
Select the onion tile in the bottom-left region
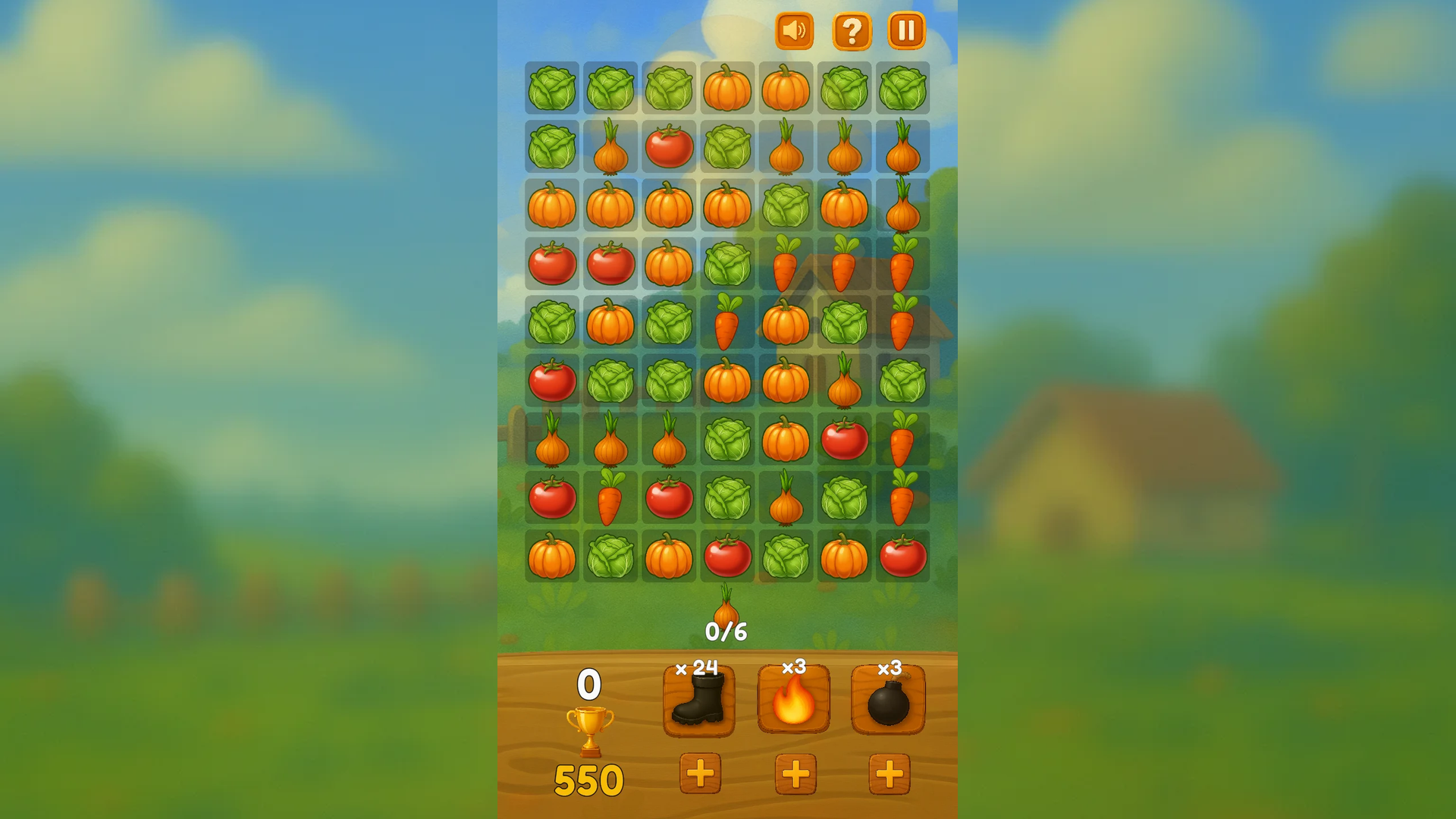tap(552, 441)
